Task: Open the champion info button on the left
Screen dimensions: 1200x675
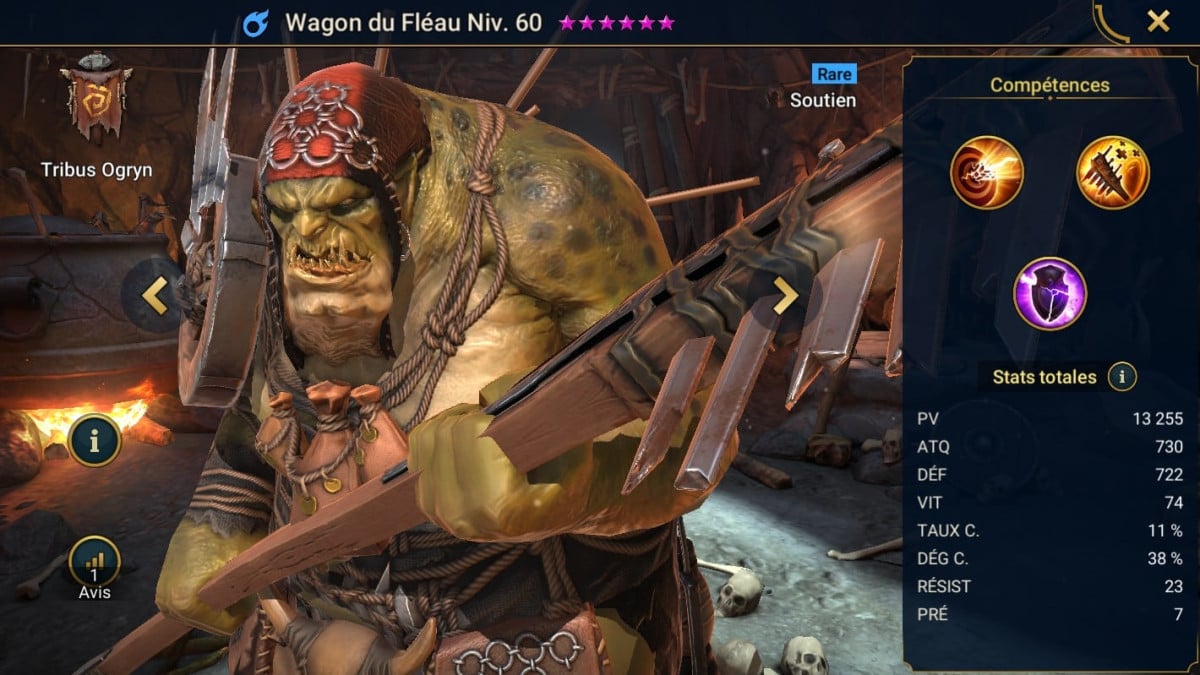Action: 95,440
